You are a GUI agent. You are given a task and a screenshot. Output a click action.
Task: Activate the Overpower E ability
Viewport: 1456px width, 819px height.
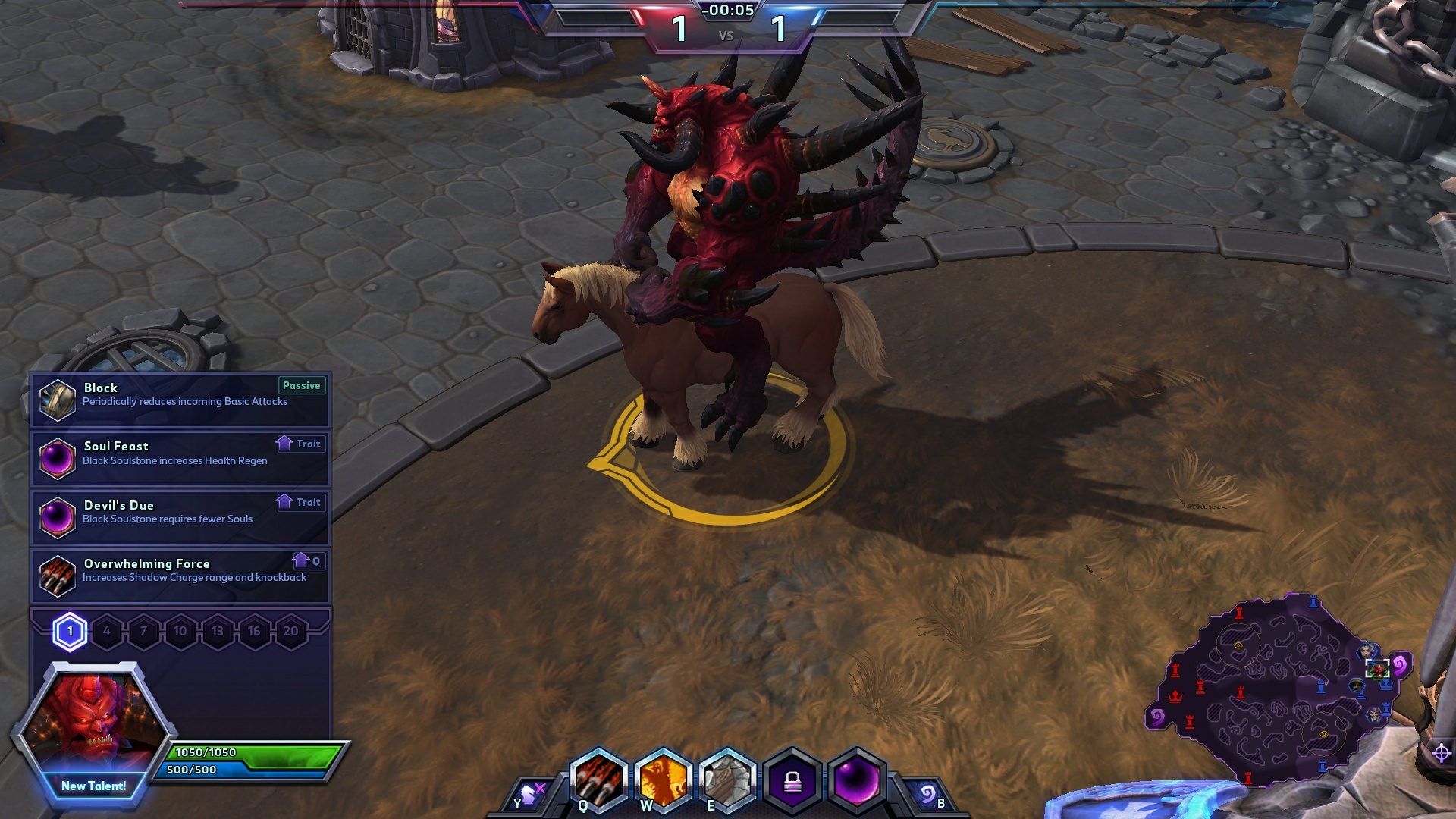[x=727, y=781]
